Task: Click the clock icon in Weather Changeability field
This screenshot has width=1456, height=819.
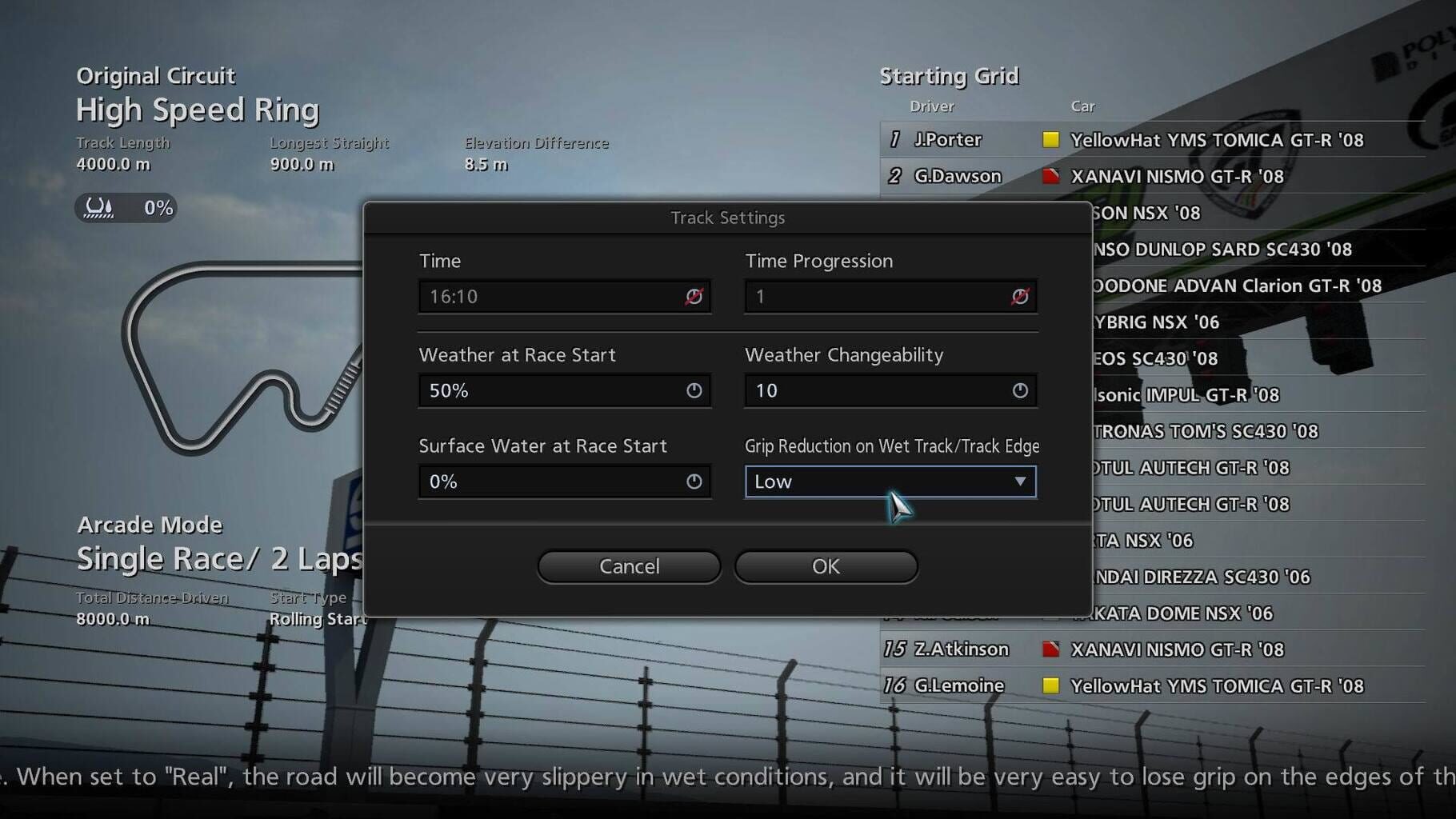Action: point(1019,391)
